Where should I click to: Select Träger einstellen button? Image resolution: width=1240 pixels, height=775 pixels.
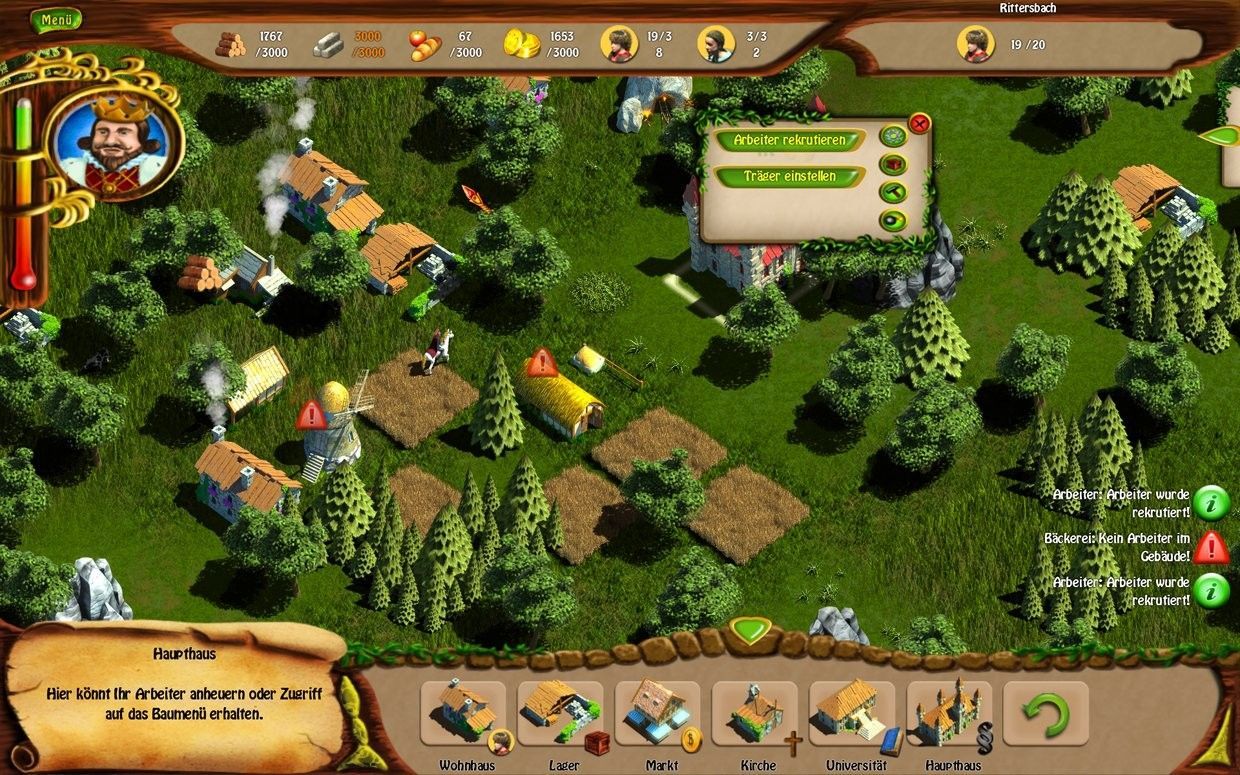tap(789, 177)
